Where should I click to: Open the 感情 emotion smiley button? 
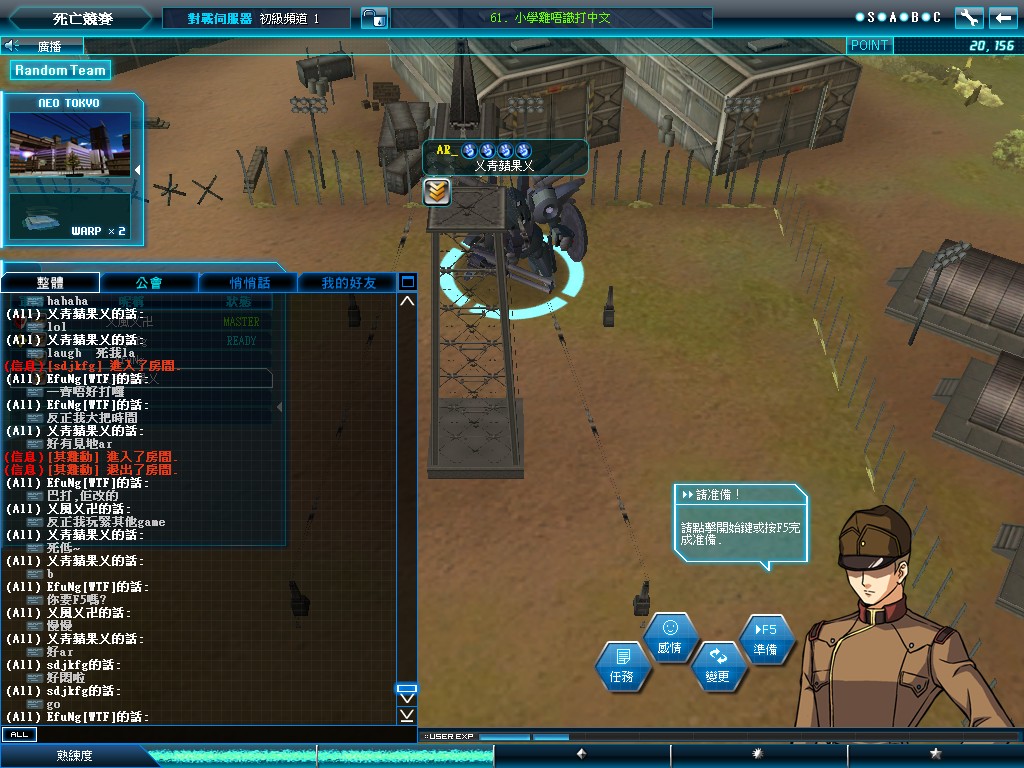pos(670,637)
